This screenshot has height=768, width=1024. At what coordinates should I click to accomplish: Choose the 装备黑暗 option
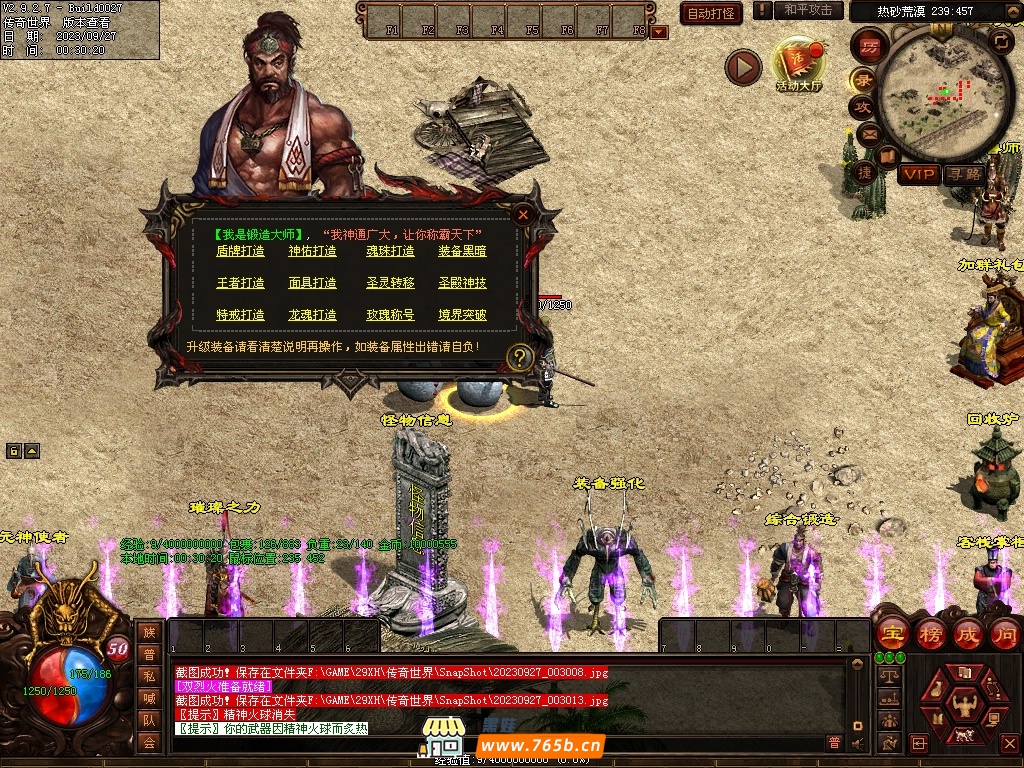[x=462, y=252]
